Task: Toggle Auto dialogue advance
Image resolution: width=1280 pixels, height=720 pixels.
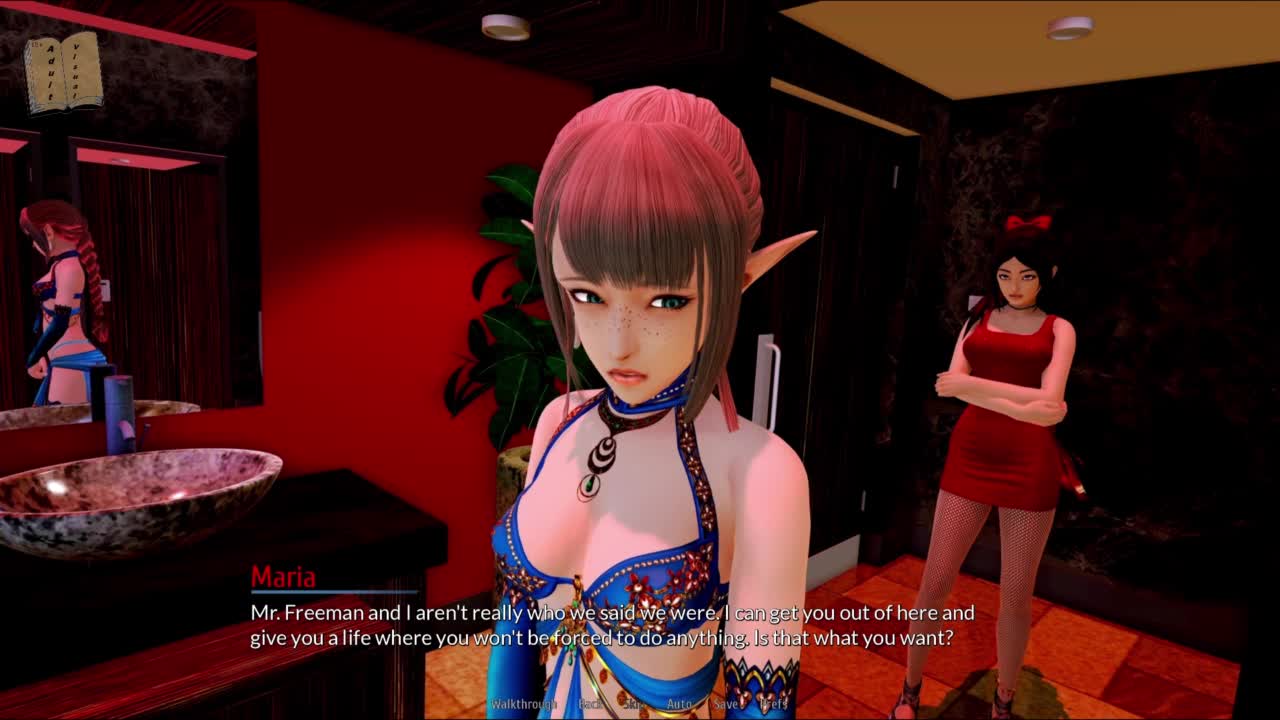Action: click(x=679, y=704)
